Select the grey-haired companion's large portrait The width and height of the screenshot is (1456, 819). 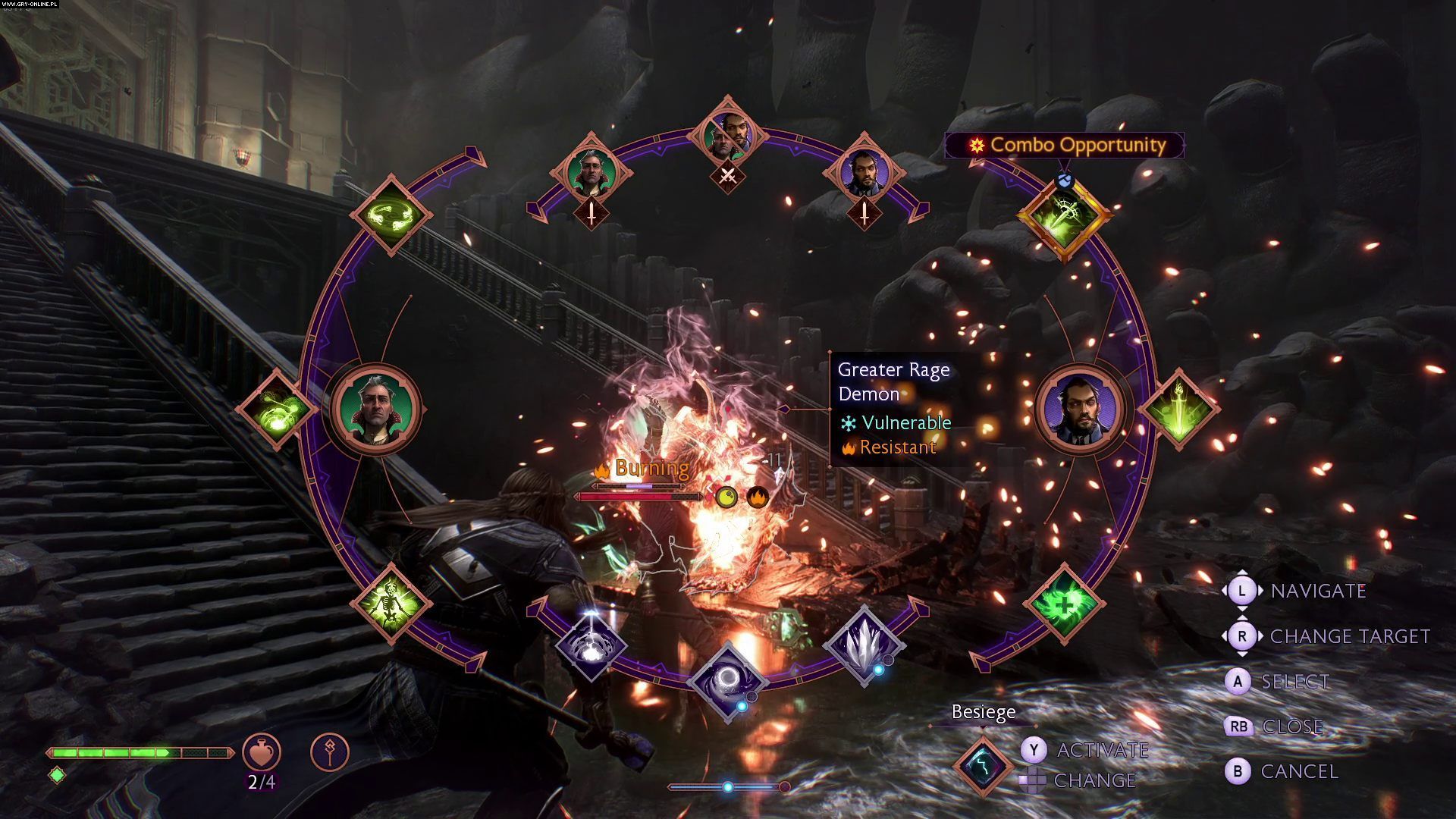(x=375, y=409)
